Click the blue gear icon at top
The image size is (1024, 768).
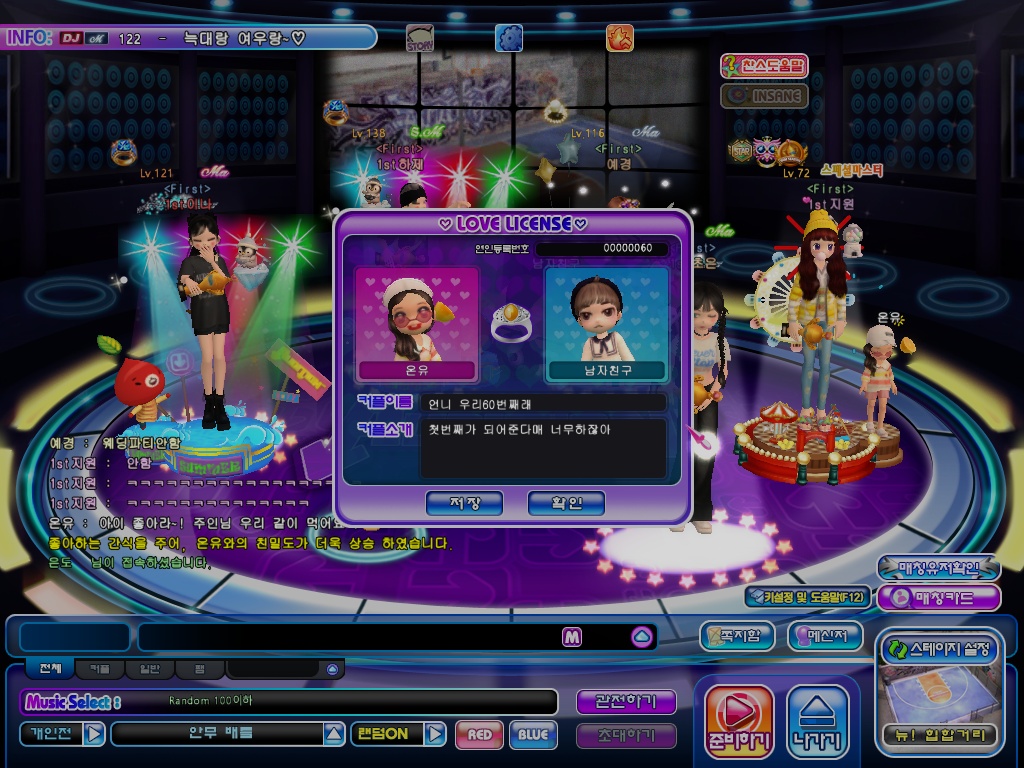[x=509, y=38]
